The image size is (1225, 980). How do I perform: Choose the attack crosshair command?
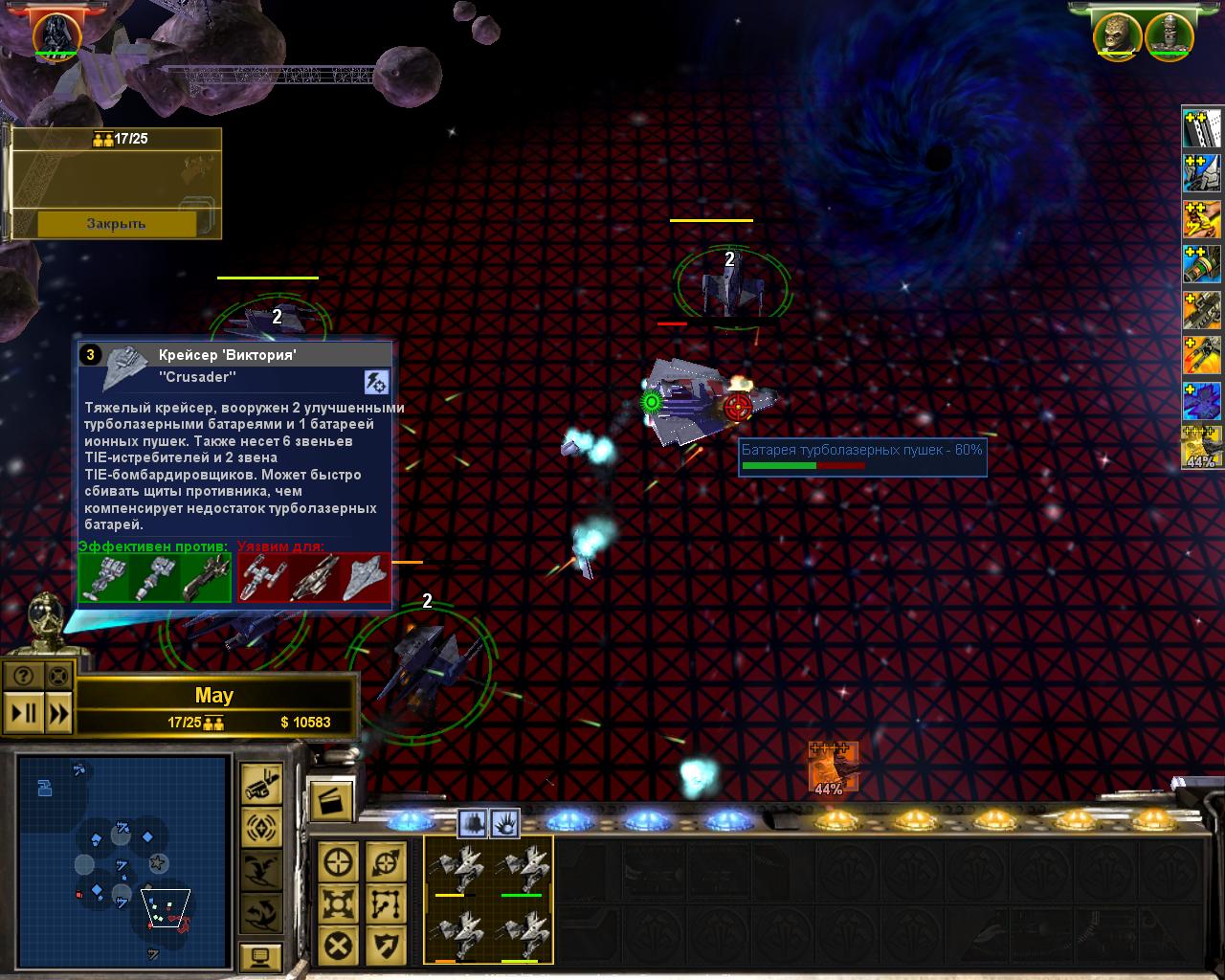[x=339, y=862]
